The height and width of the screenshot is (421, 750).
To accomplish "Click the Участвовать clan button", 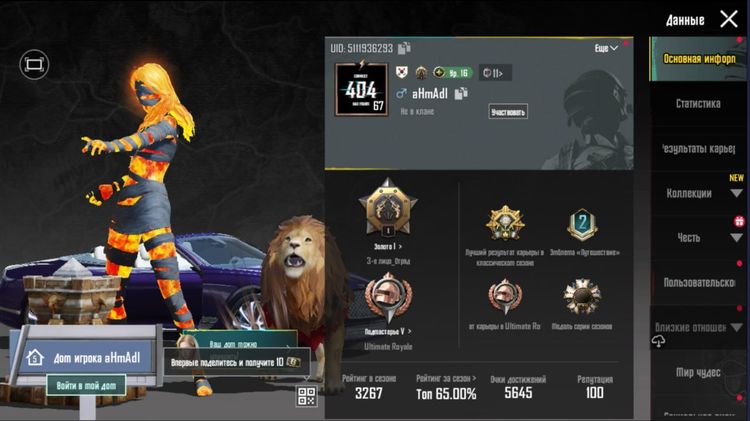I will pos(509,111).
